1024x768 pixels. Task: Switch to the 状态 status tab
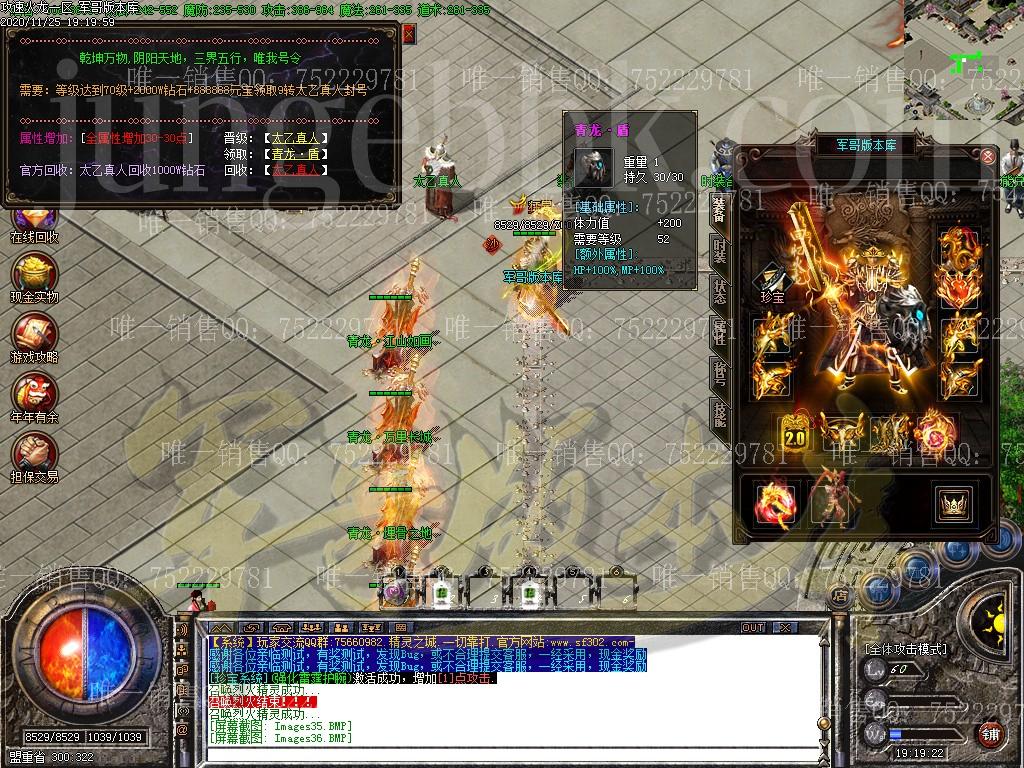(720, 290)
